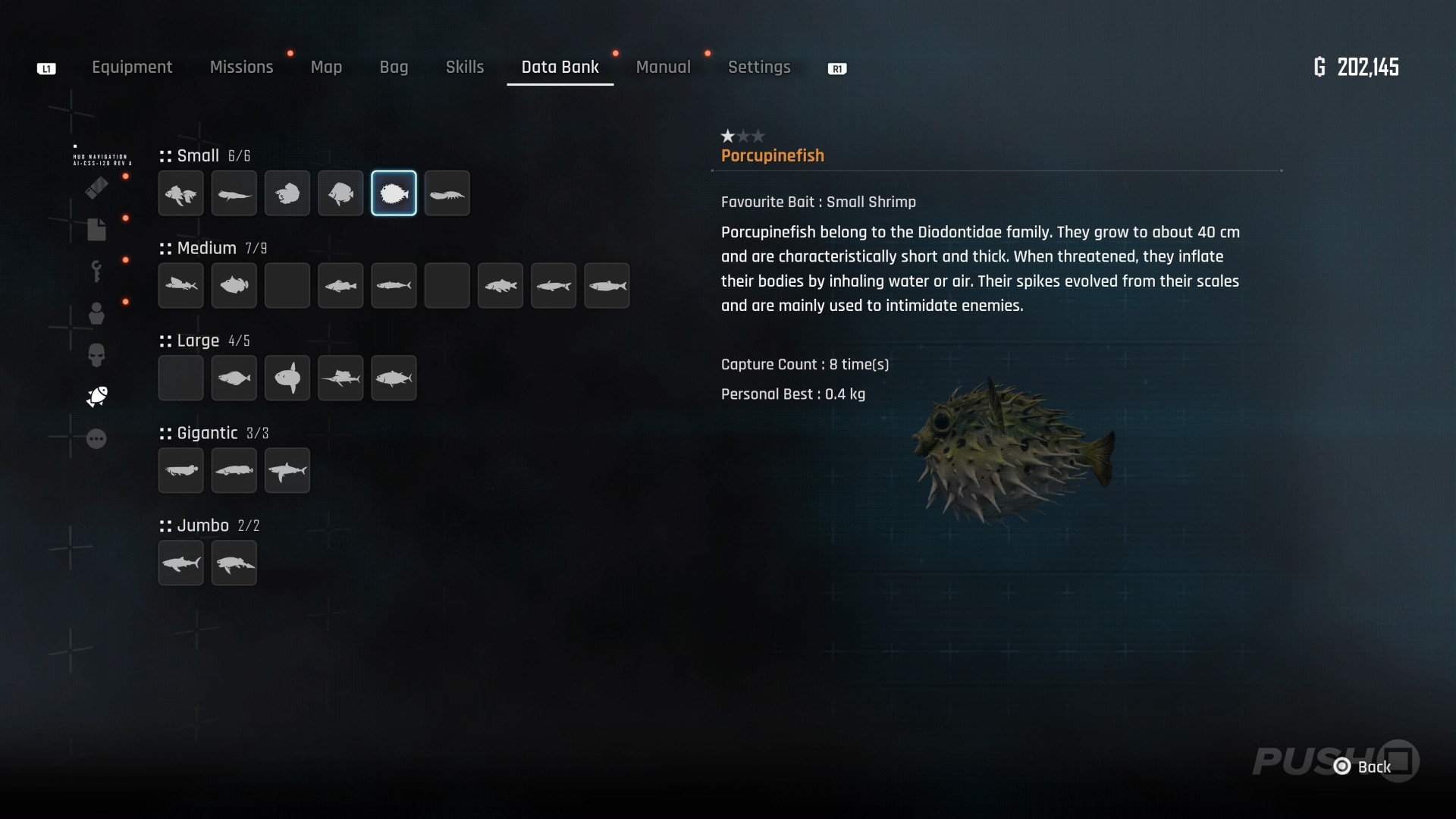Open the skull enemies sidebar category
This screenshot has width=1456, height=819.
(x=96, y=355)
